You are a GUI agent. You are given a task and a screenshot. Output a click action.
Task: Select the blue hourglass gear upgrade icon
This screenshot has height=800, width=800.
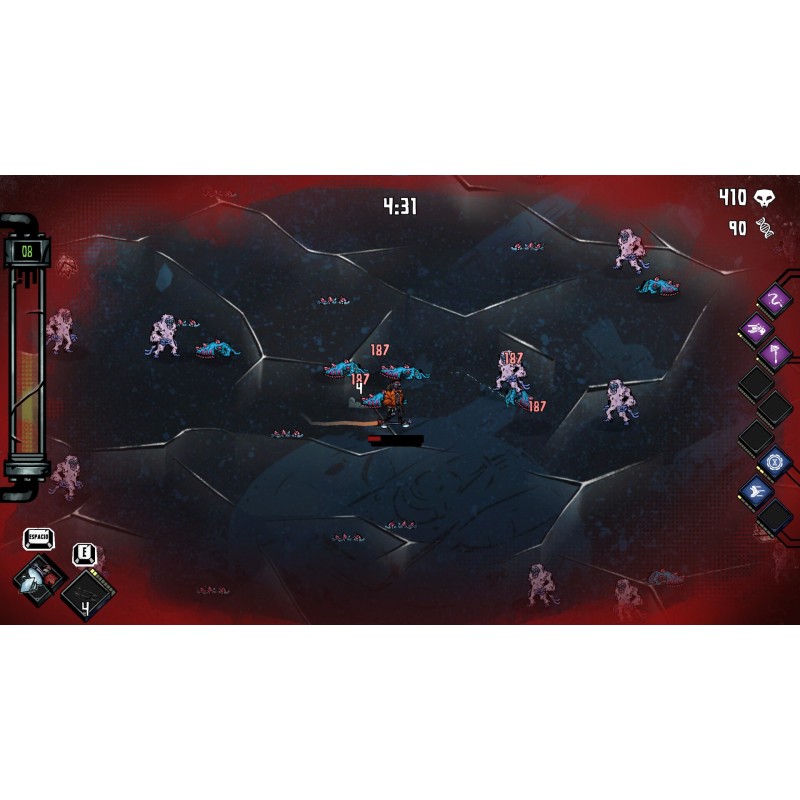click(774, 461)
